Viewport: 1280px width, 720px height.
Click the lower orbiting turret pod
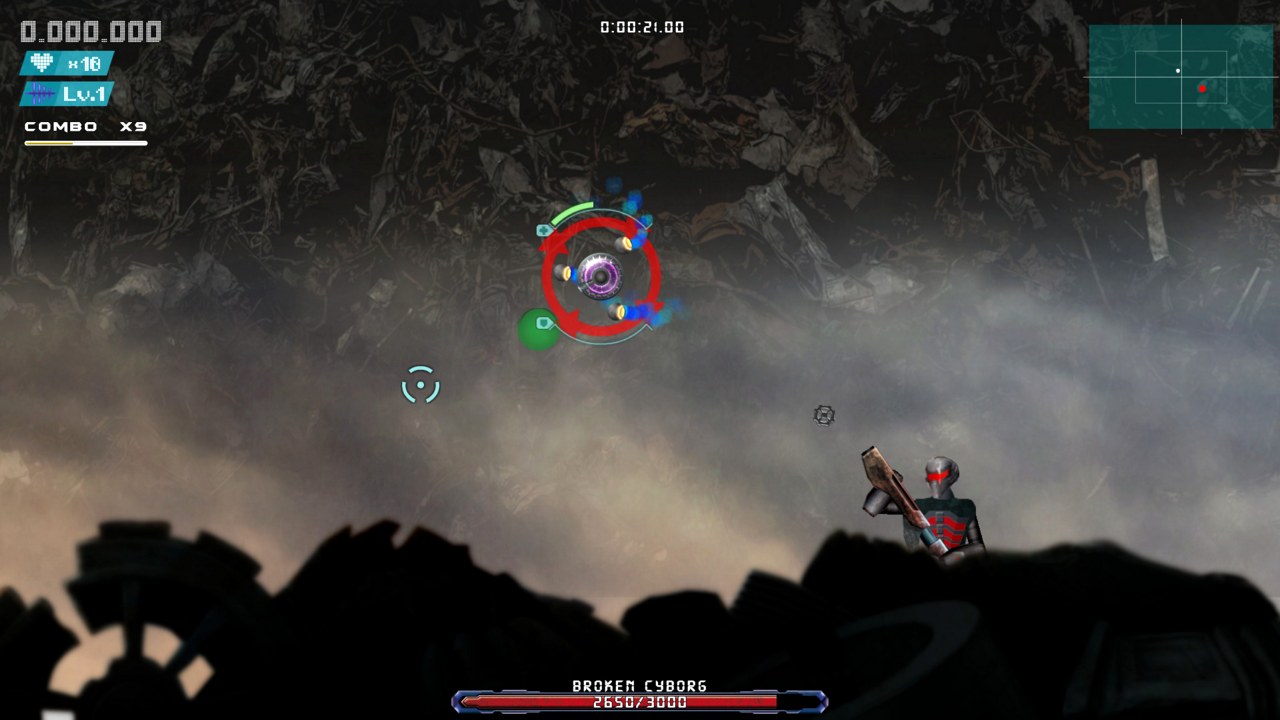(x=616, y=310)
